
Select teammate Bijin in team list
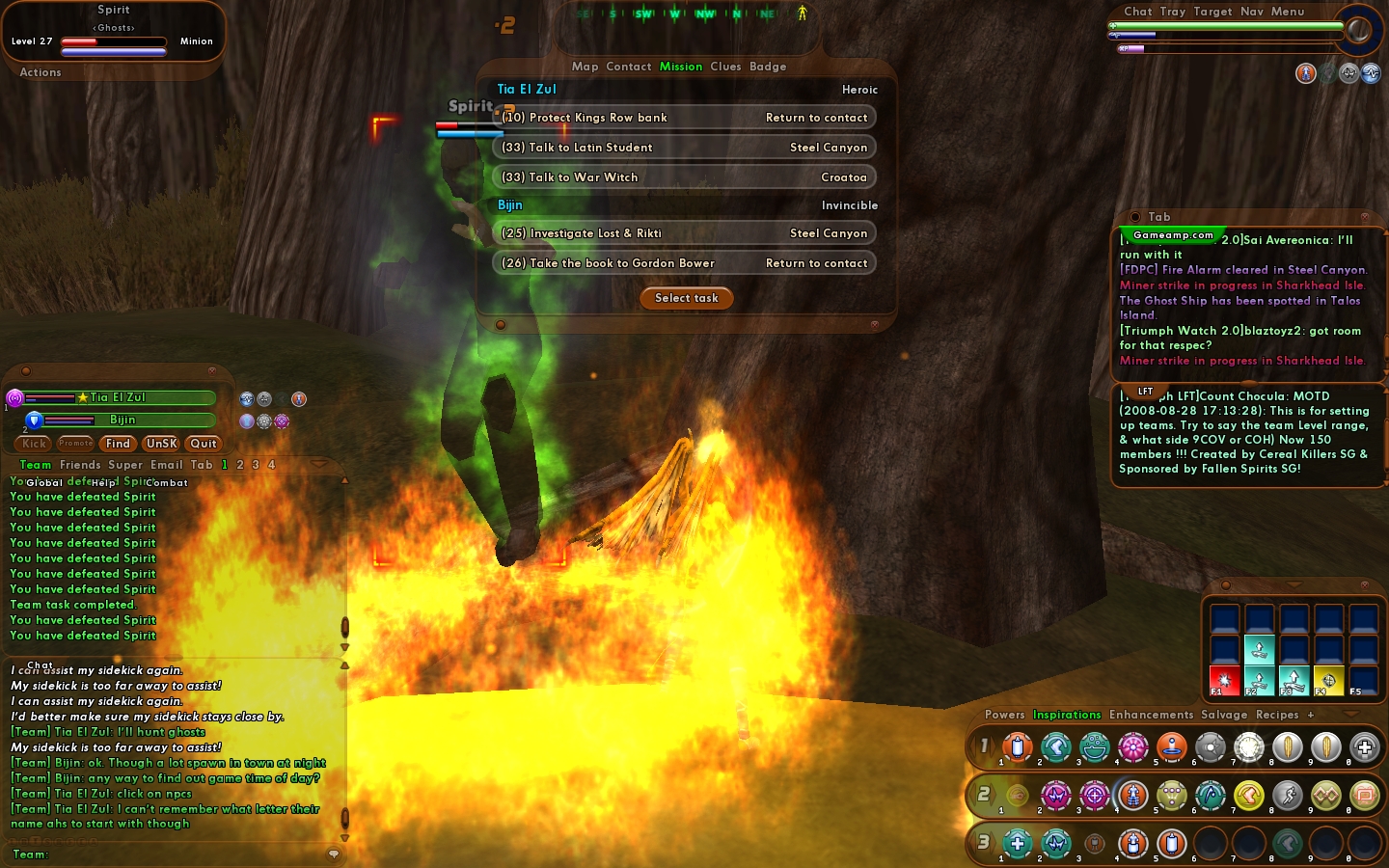pos(123,420)
